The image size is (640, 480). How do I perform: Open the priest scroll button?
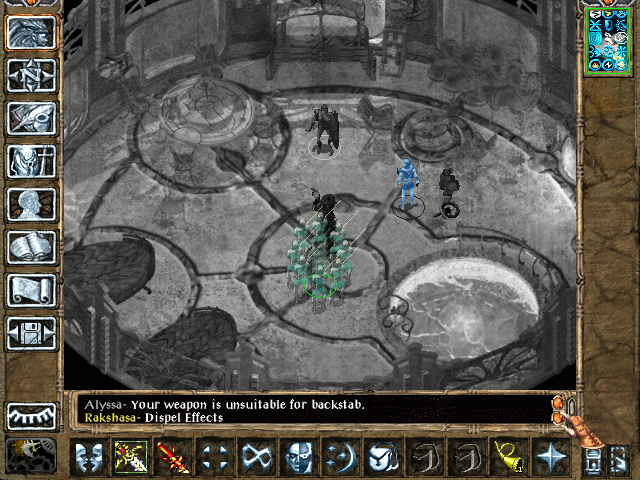[x=31, y=290]
